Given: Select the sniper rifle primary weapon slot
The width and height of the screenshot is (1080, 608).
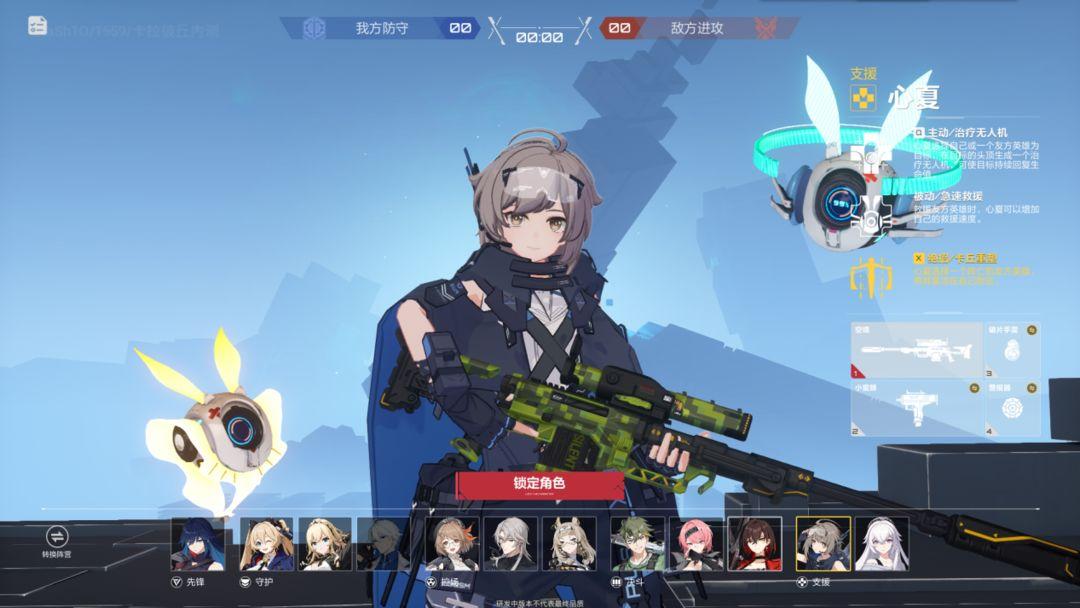Looking at the screenshot, I should 916,349.
